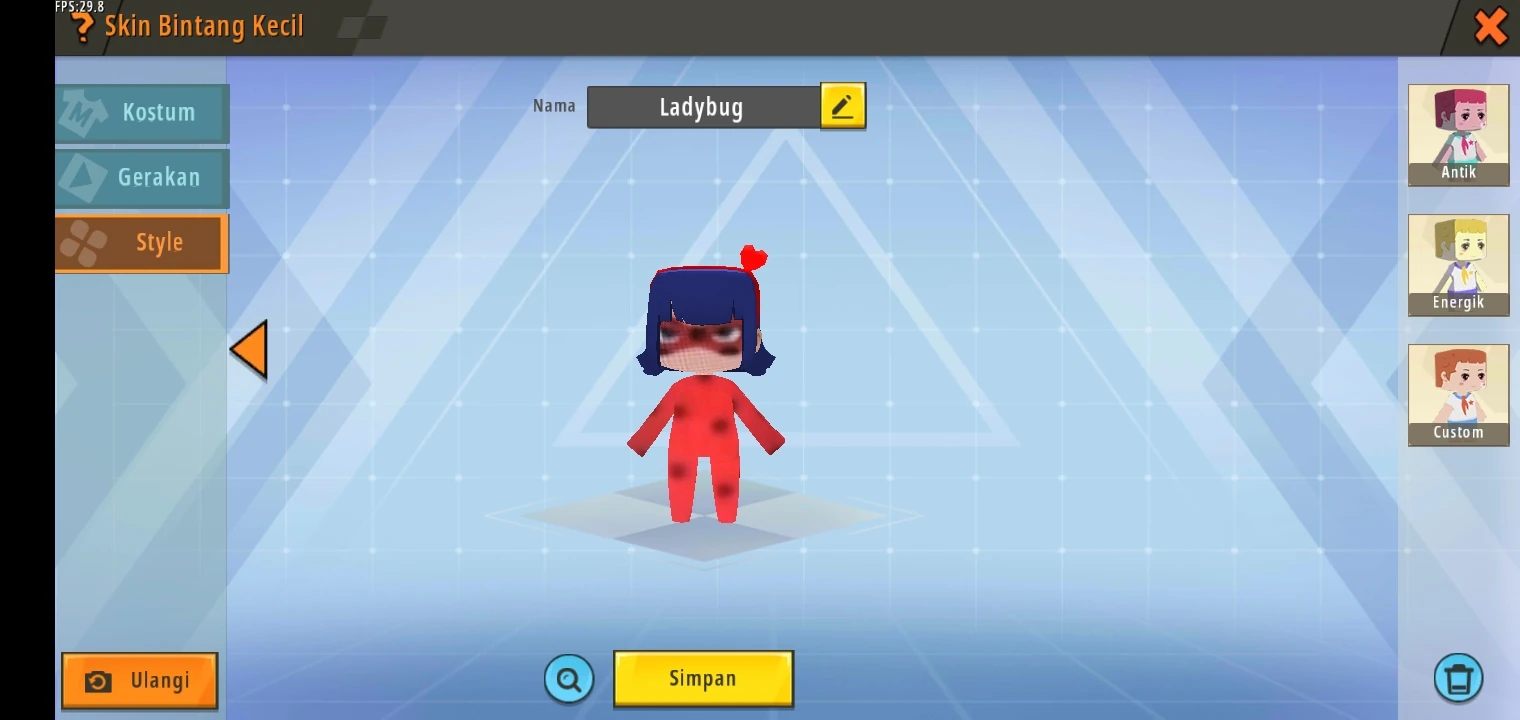Viewport: 1520px width, 720px height.
Task: Open the trash bin icon at bottom right
Action: 1458,676
